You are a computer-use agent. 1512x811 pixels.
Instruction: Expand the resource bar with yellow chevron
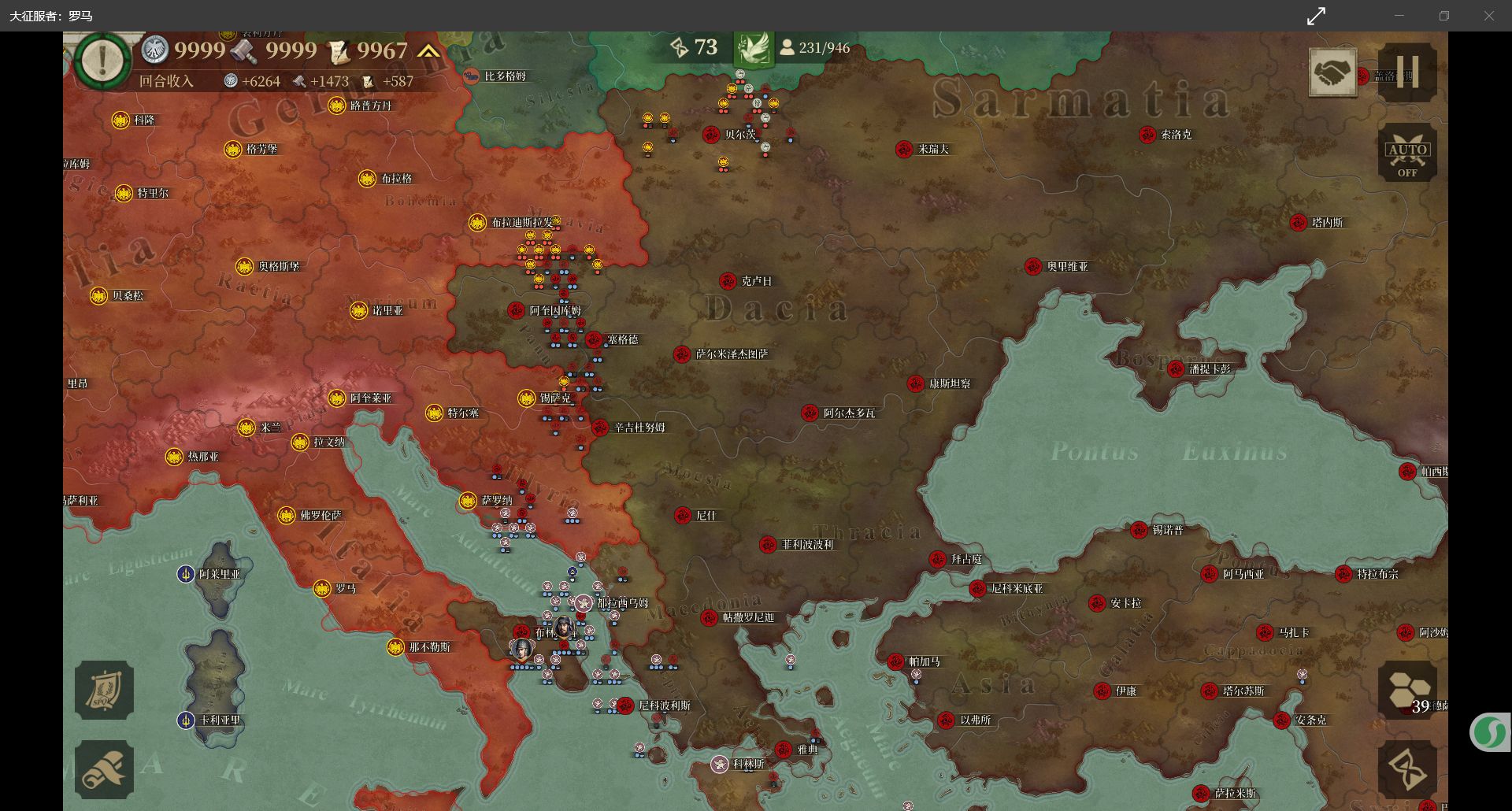click(x=428, y=51)
